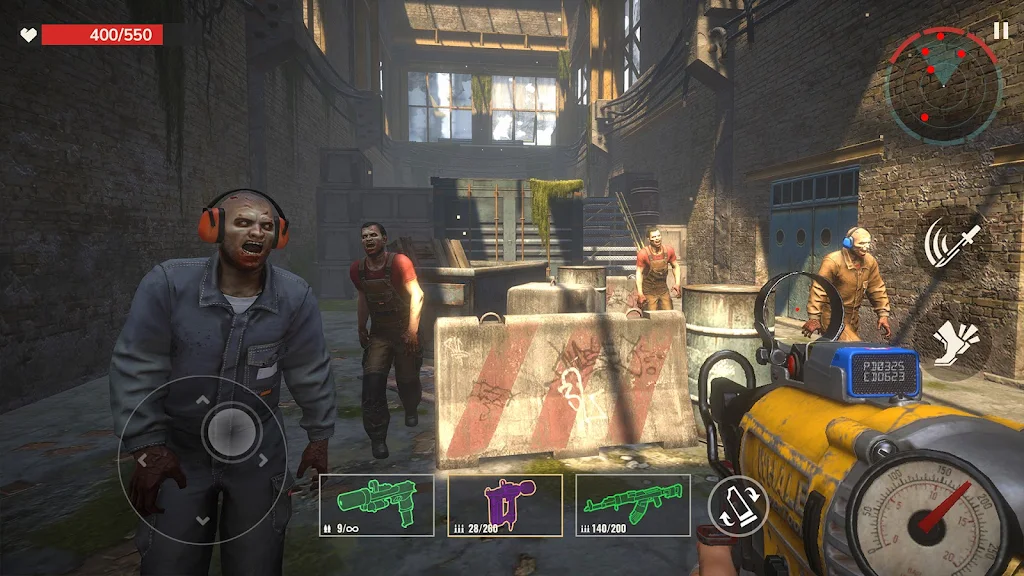
Task: Select the green submachine gun slot
Action: pyautogui.click(x=376, y=504)
